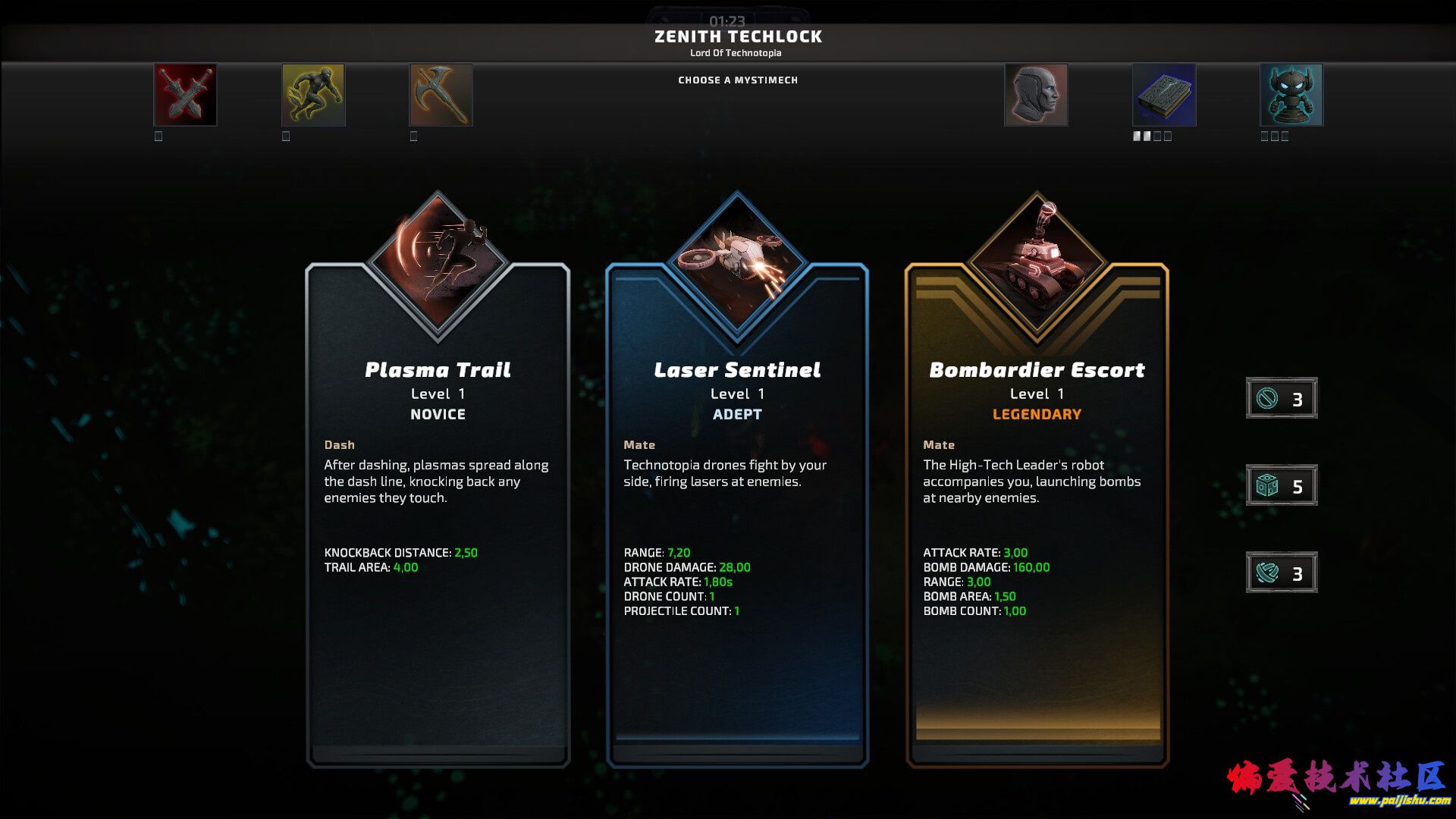The height and width of the screenshot is (819, 1456).
Task: Select the yellow running figure icon
Action: click(313, 95)
